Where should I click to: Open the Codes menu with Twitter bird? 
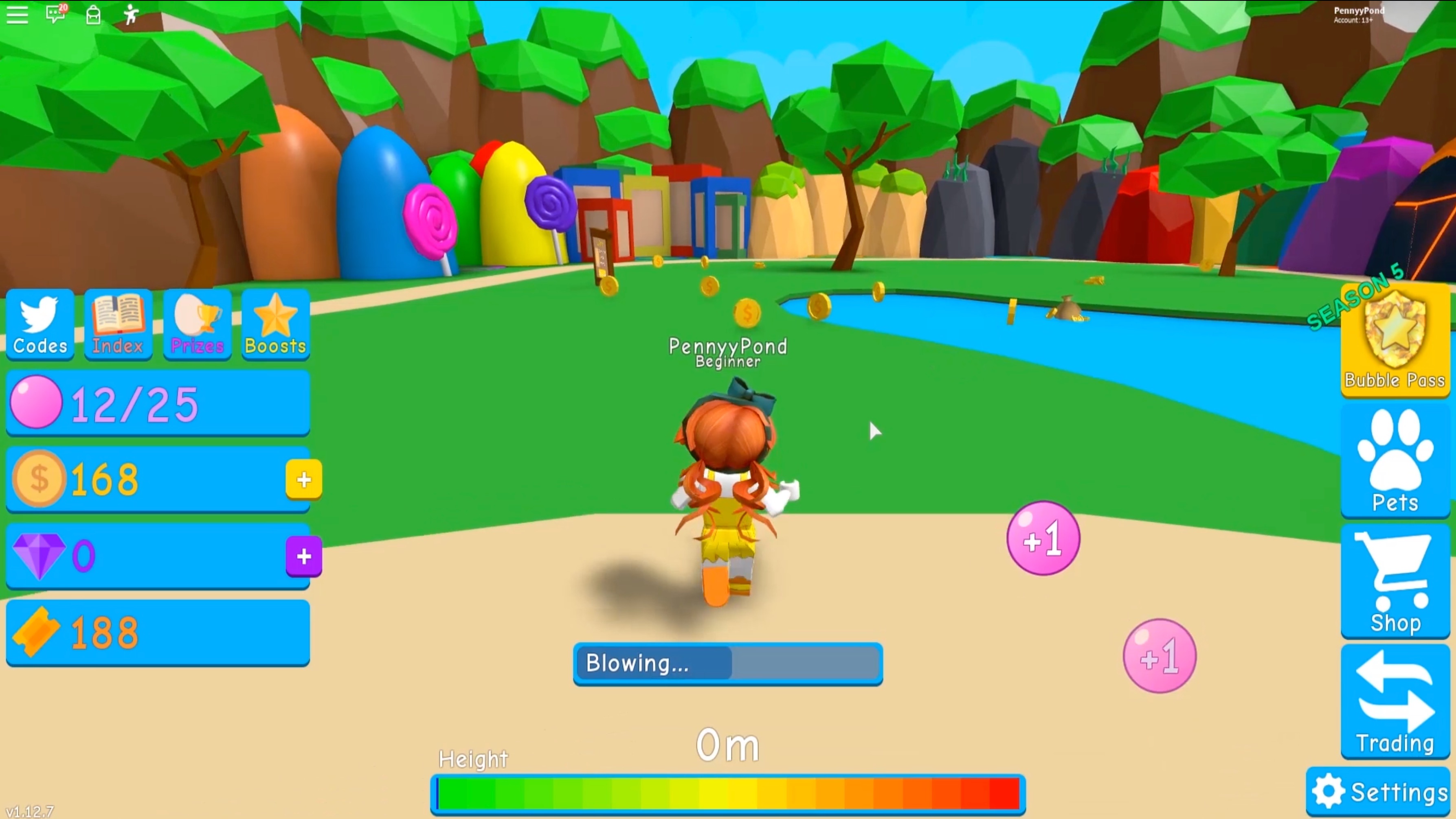40,324
